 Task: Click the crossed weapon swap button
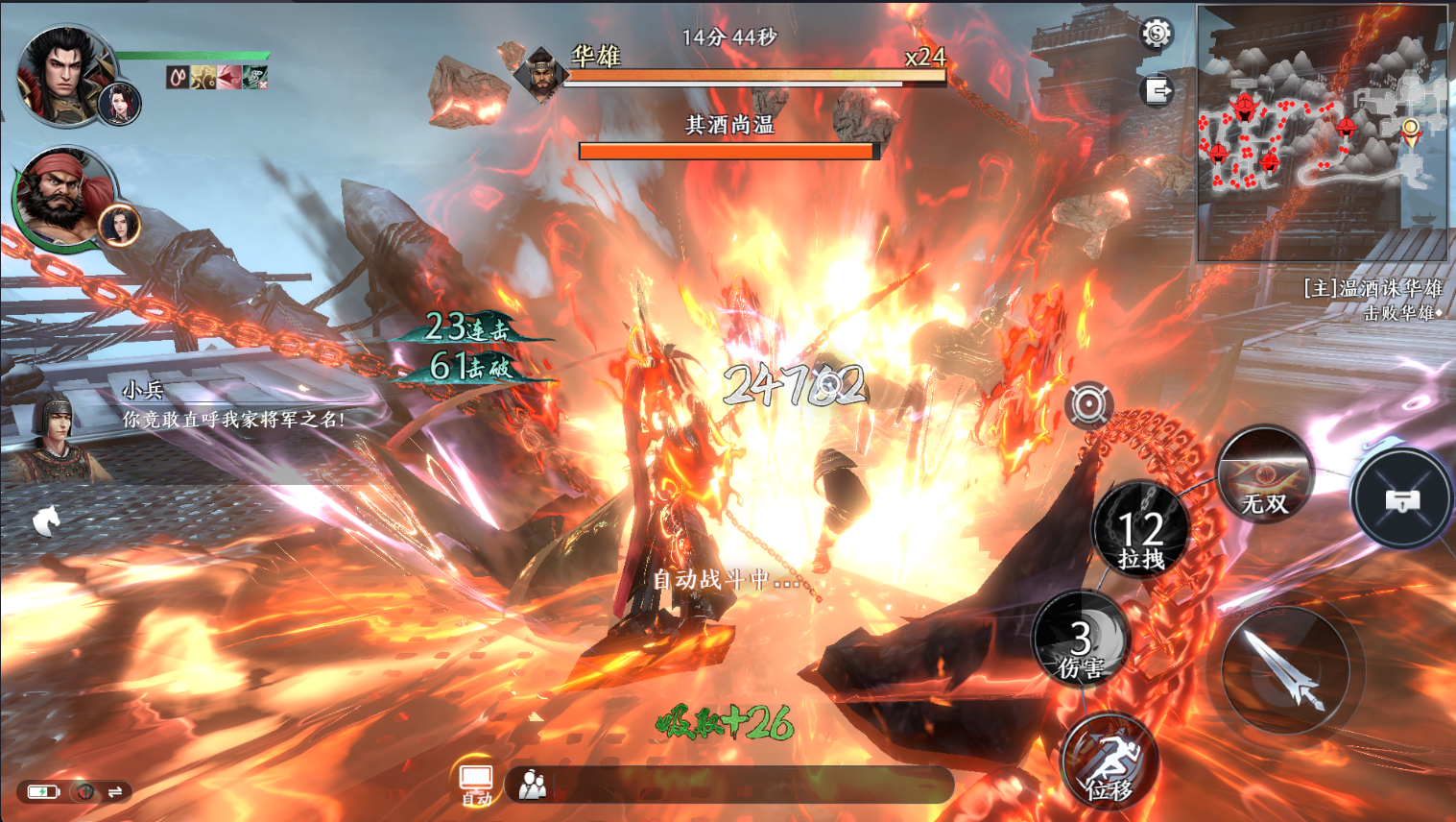click(1402, 499)
